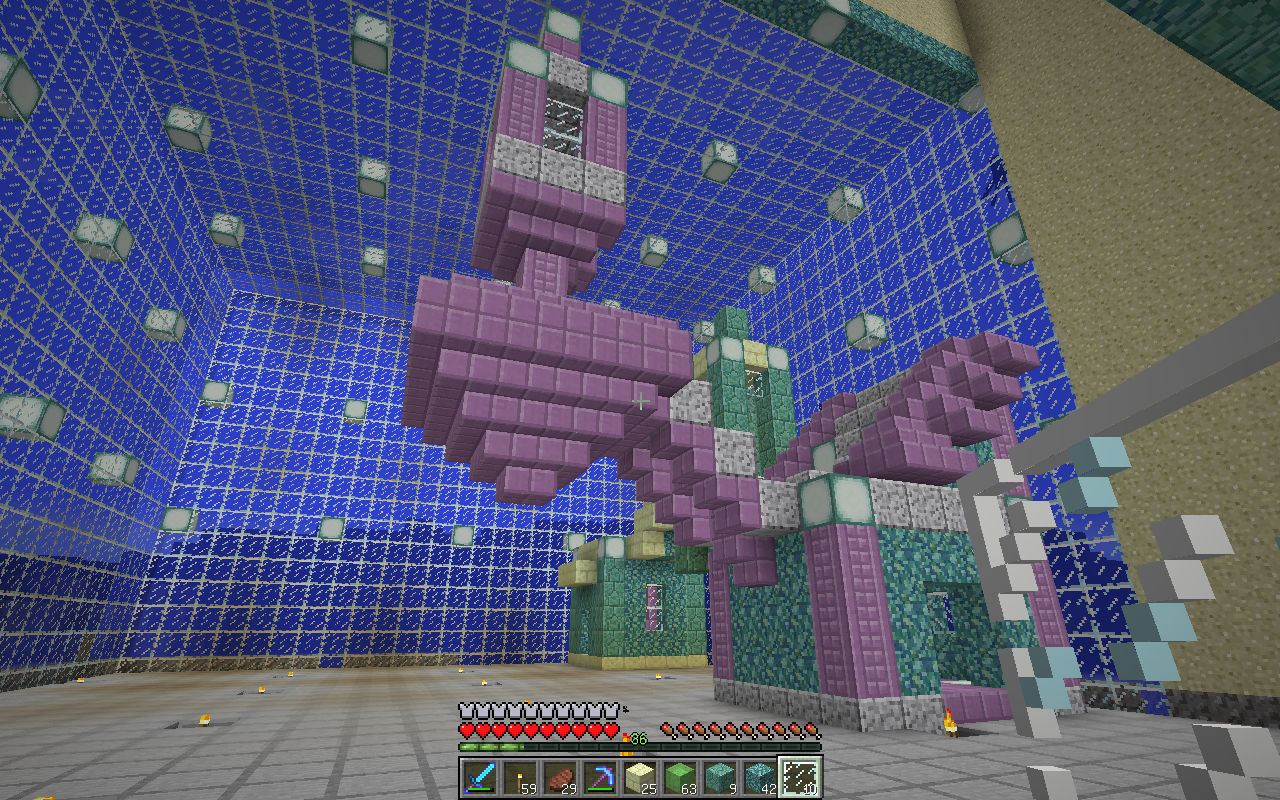Select the glass pane hotbar slot
This screenshot has height=800, width=1280.
800,777
